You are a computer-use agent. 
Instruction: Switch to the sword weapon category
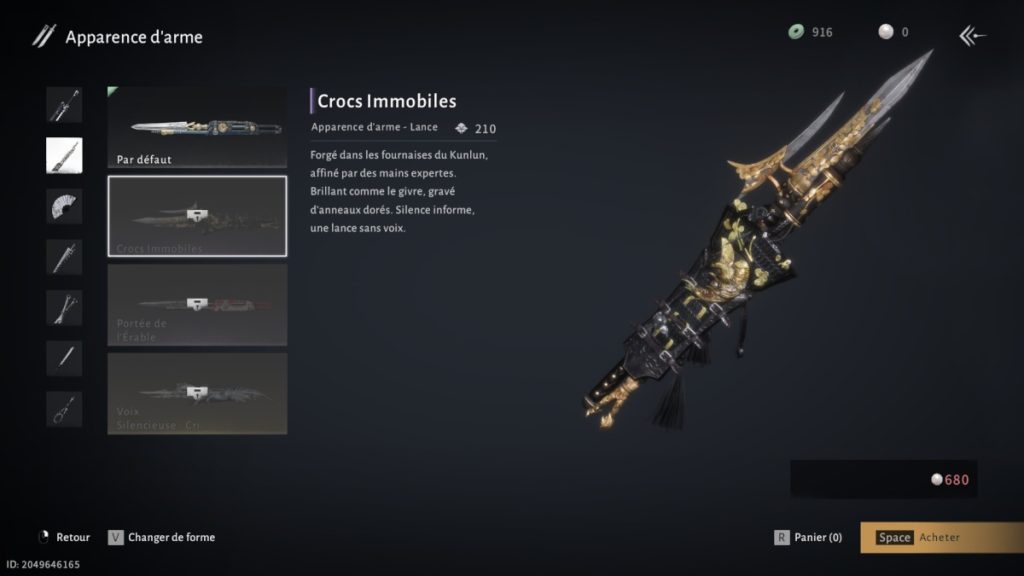64,104
